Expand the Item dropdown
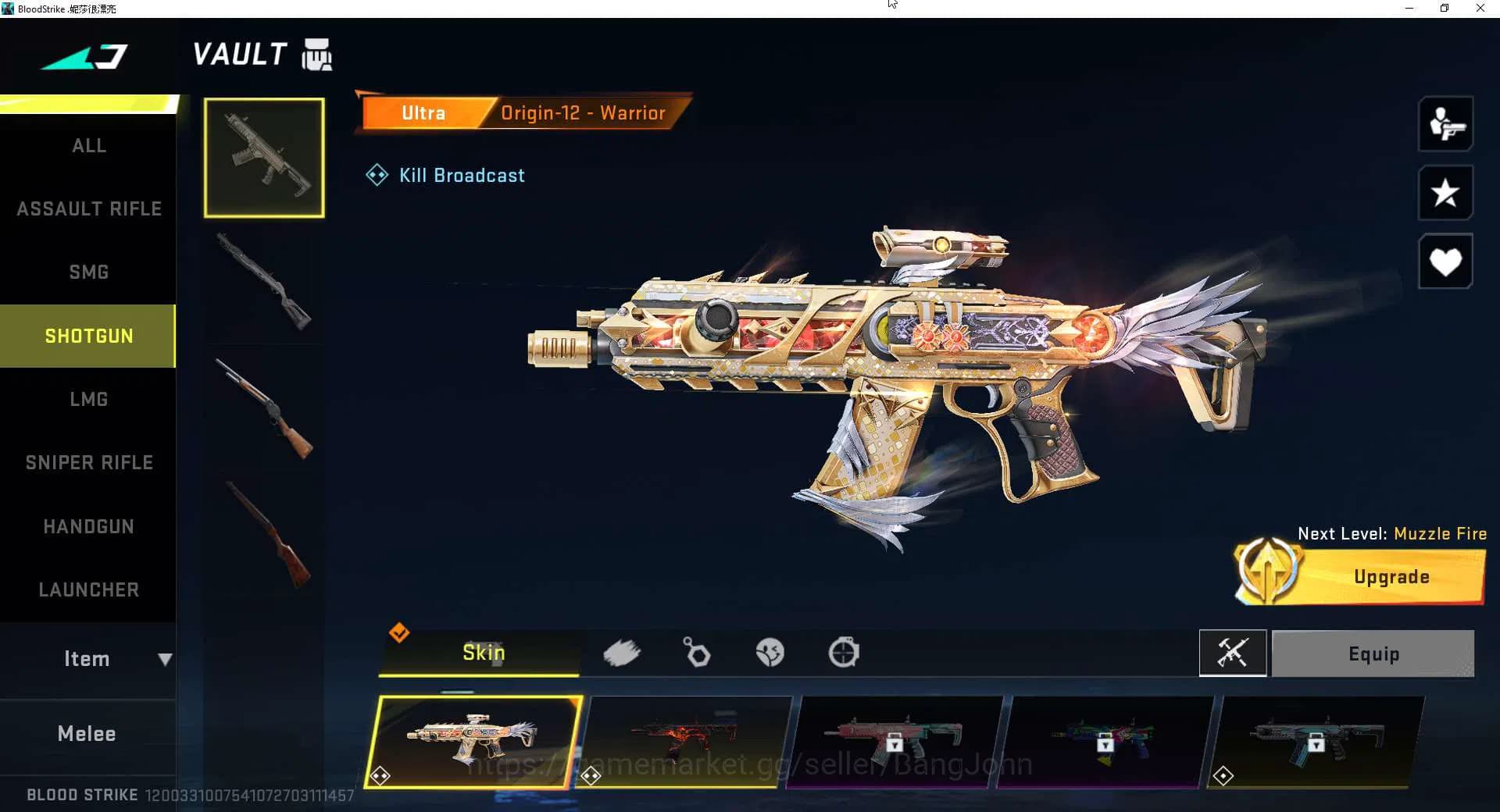This screenshot has width=1500, height=812. pos(88,659)
